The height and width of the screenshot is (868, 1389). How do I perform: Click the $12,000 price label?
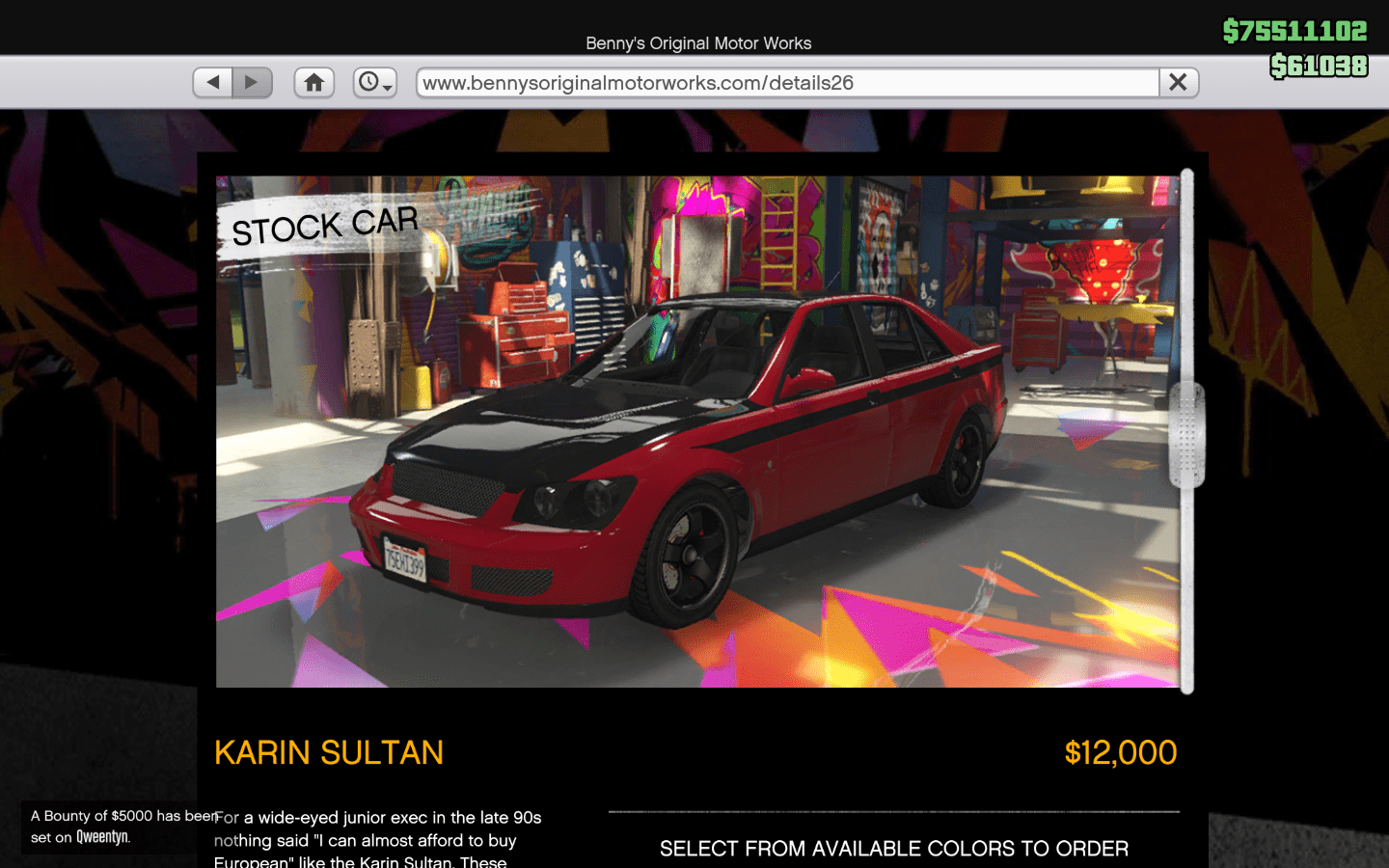pos(1120,752)
